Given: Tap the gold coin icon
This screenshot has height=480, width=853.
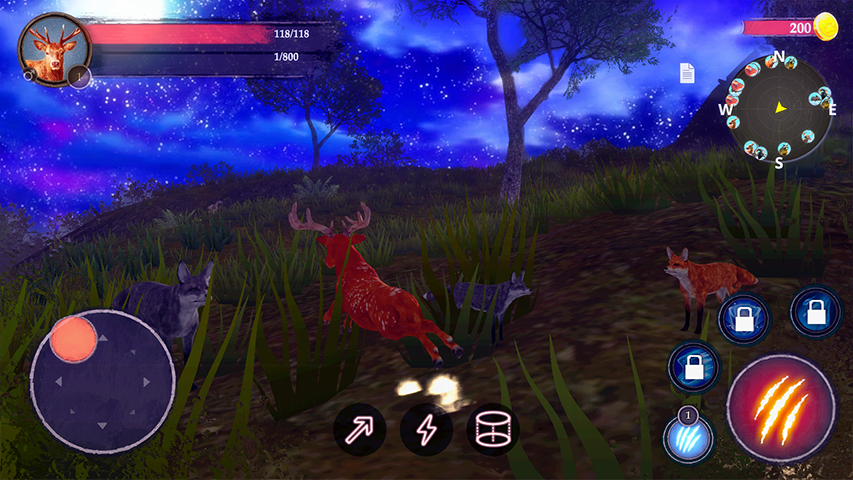Looking at the screenshot, I should coord(826,26).
